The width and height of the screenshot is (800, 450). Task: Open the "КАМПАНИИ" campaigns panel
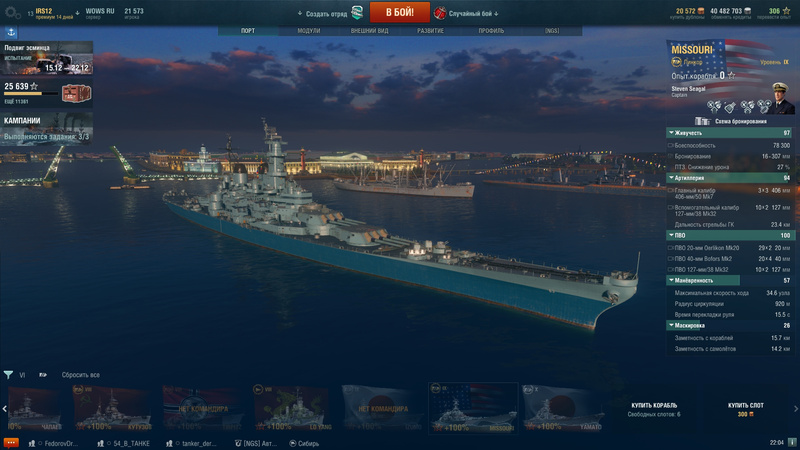point(46,126)
